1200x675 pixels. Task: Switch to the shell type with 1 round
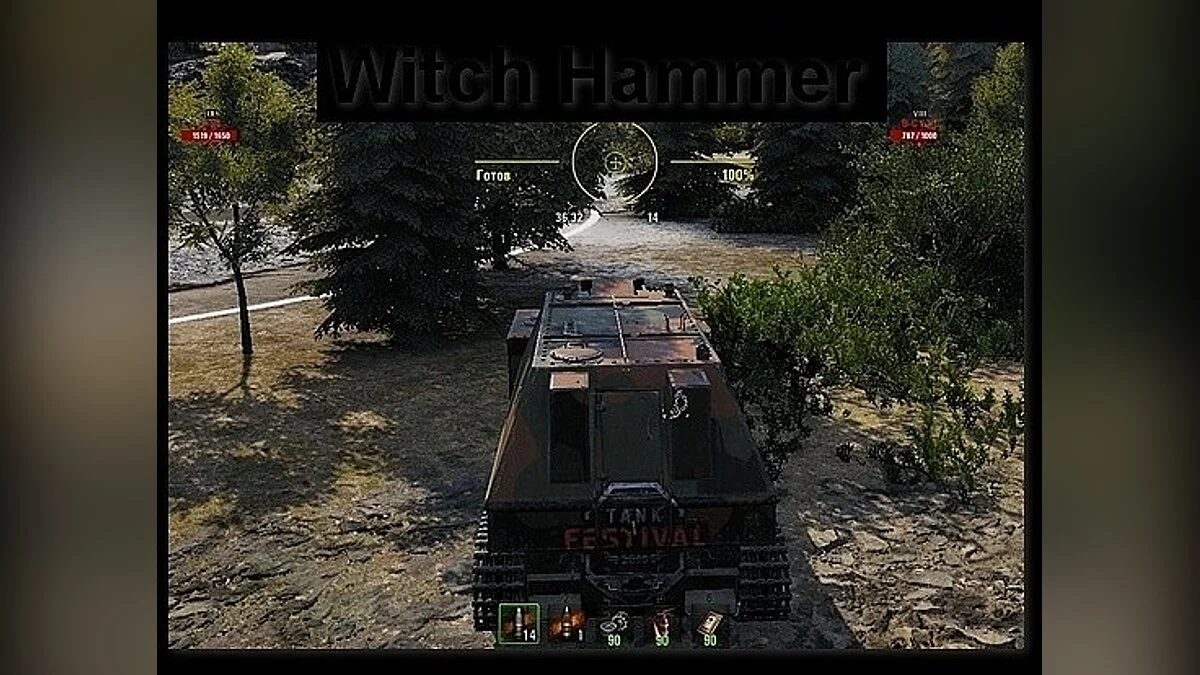(567, 623)
